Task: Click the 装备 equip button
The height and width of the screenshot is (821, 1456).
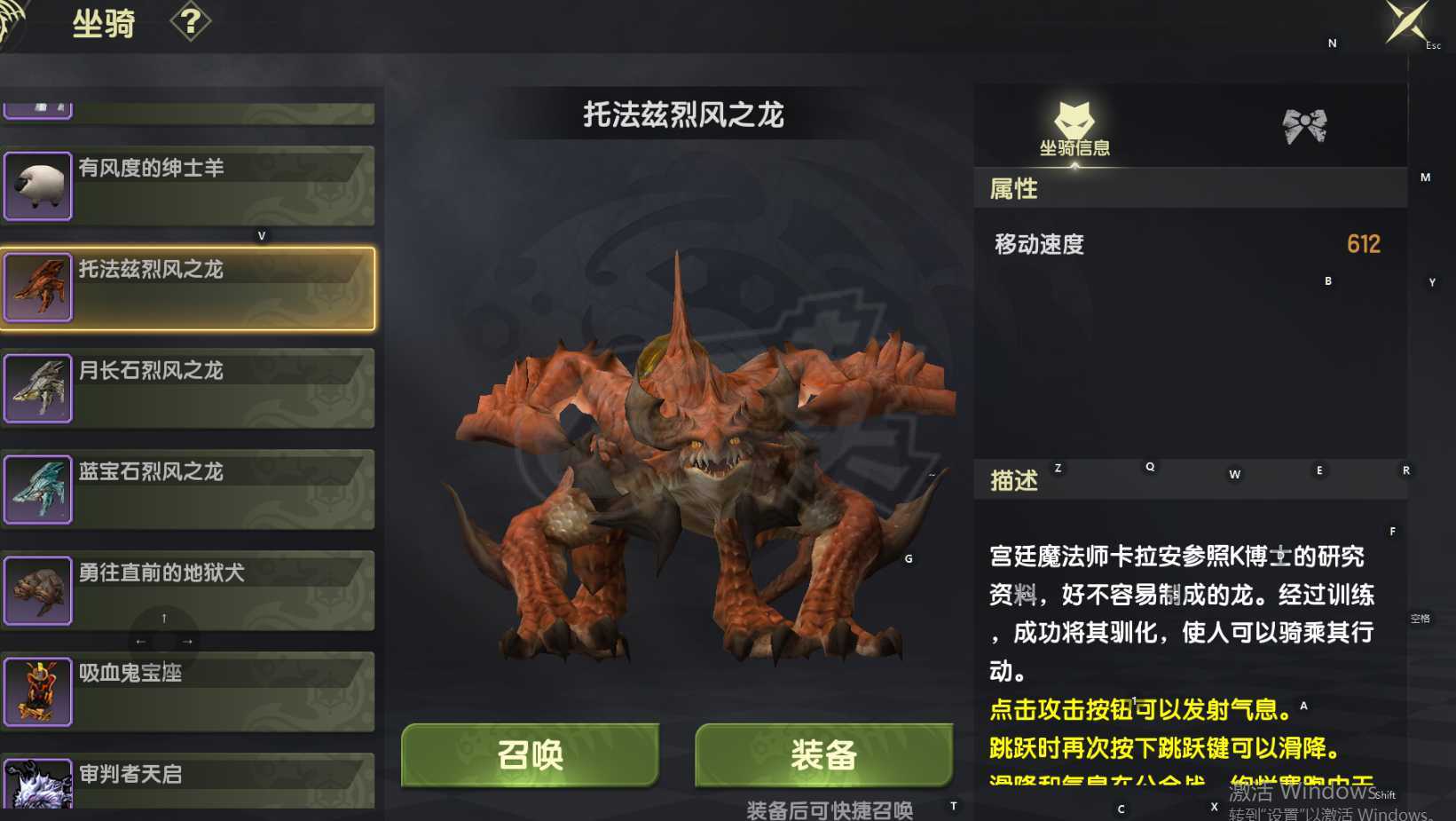Action: (824, 755)
